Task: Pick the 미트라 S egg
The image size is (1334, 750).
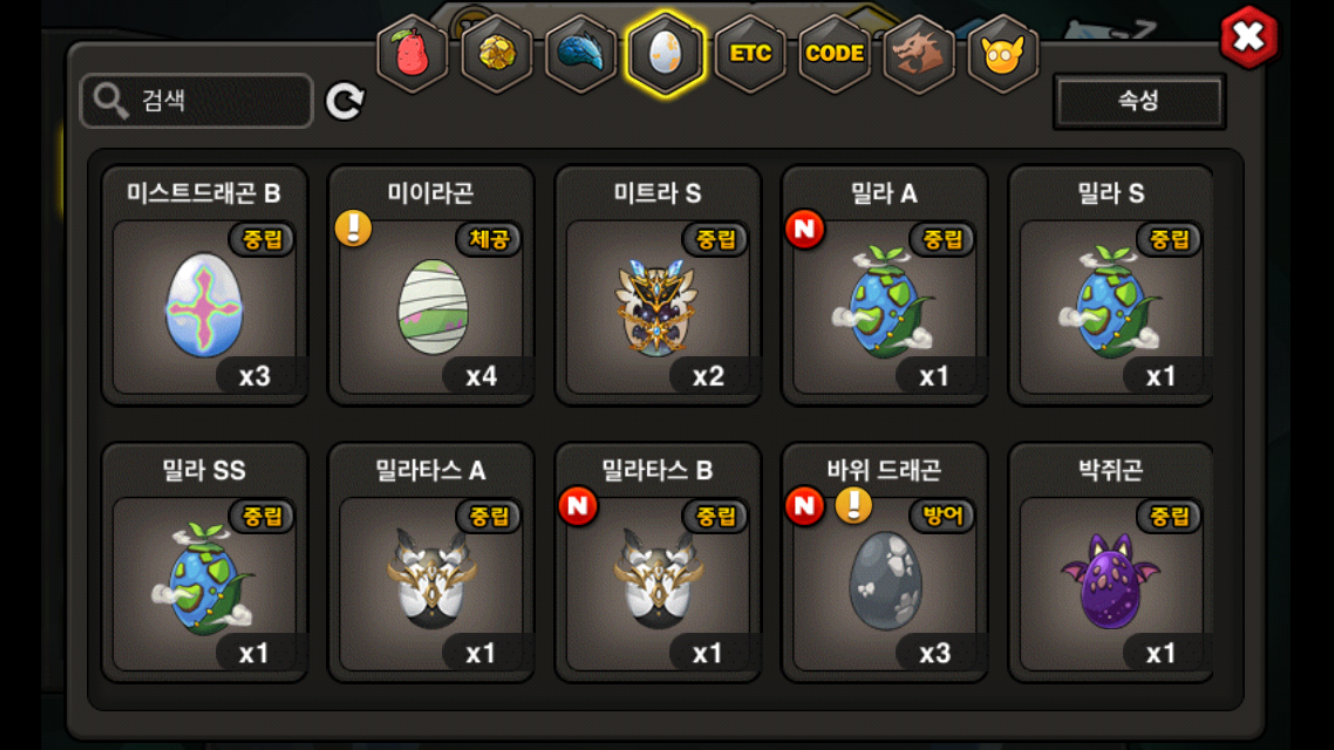Action: [658, 305]
